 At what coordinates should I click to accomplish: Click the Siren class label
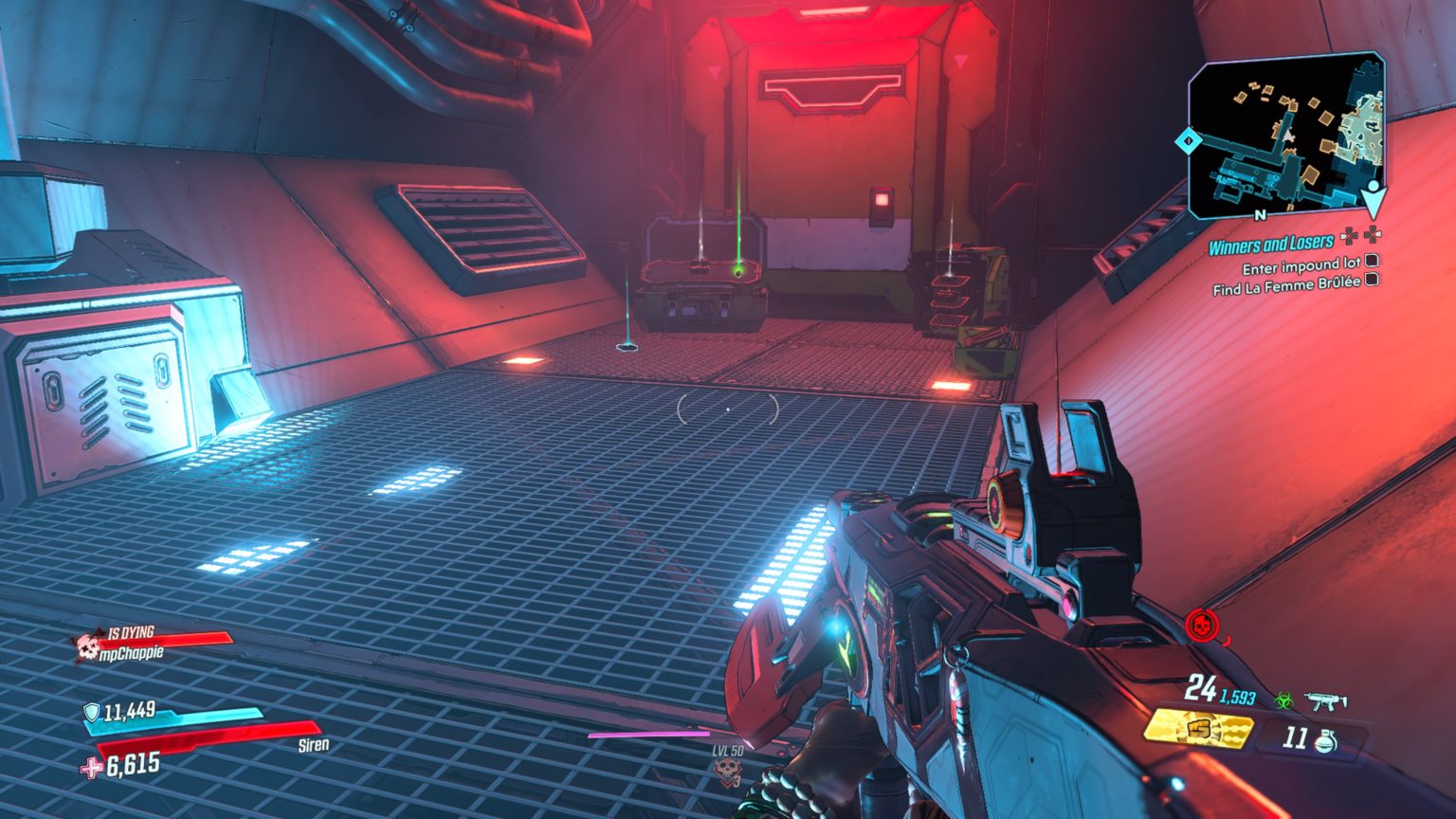313,745
